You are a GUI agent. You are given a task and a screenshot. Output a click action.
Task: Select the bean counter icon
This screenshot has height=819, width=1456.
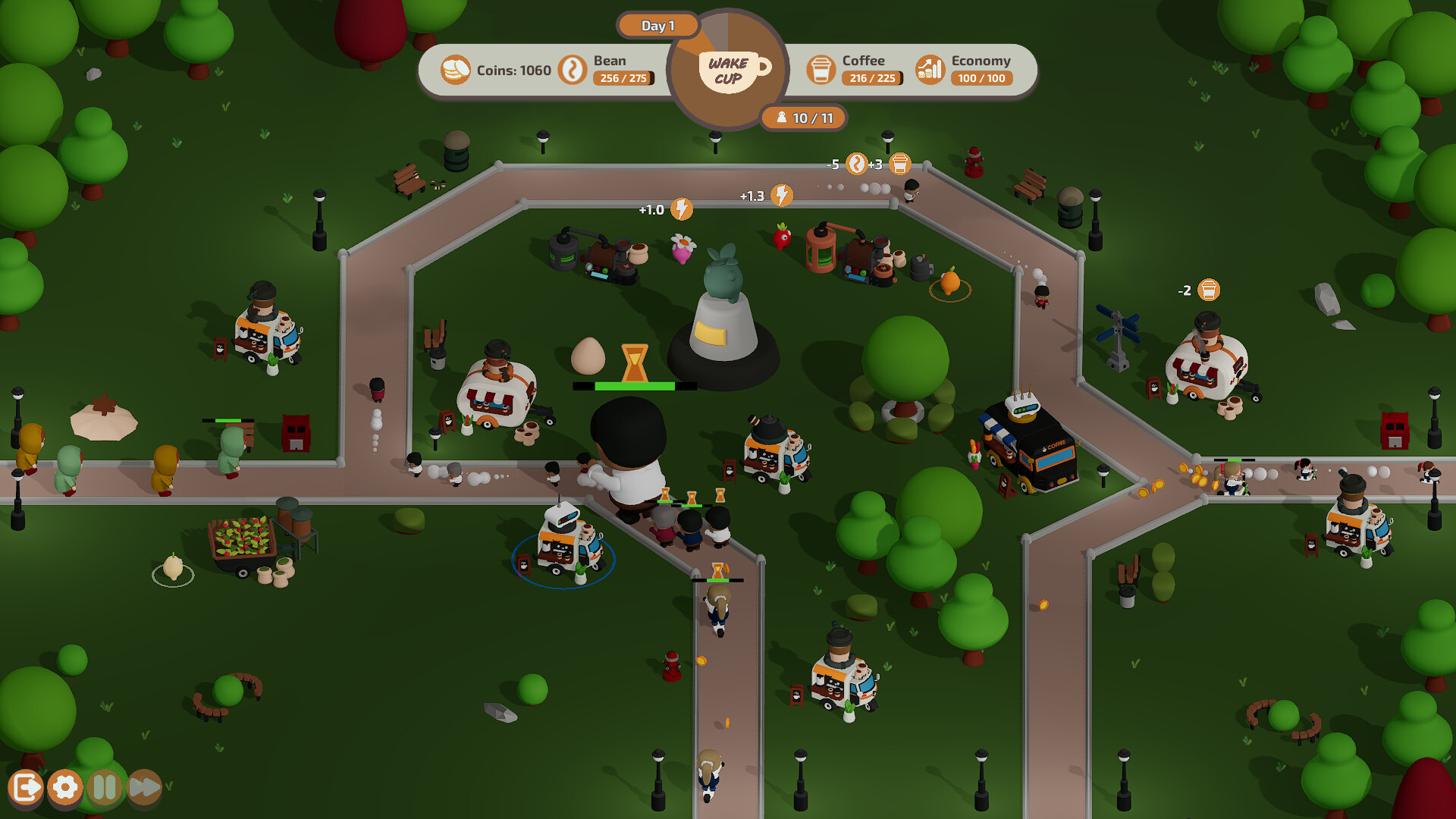[571, 70]
